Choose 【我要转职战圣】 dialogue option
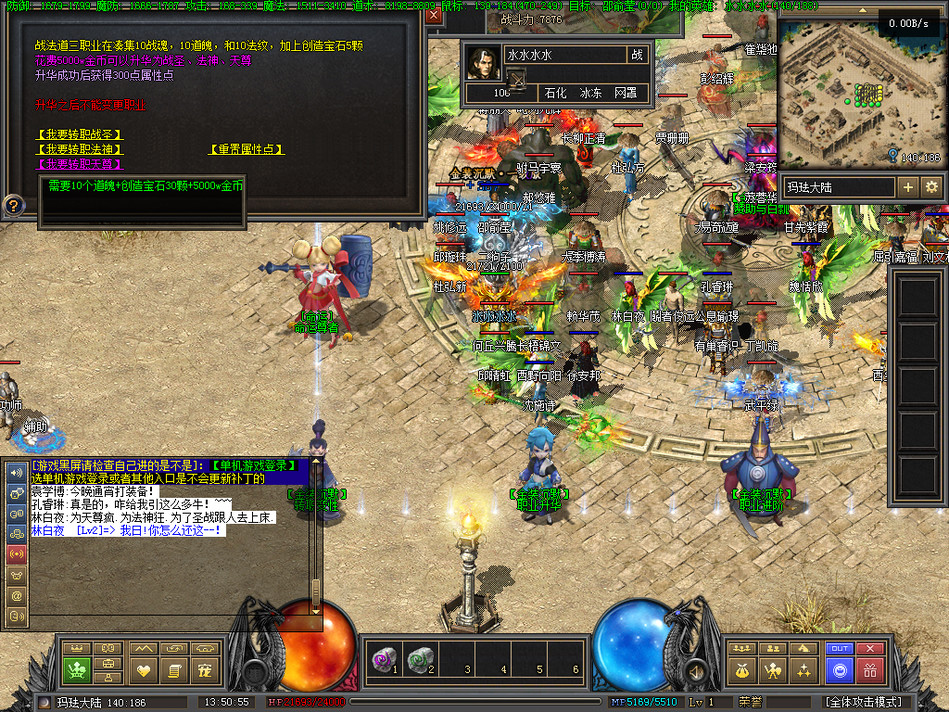949x712 pixels. (x=80, y=135)
